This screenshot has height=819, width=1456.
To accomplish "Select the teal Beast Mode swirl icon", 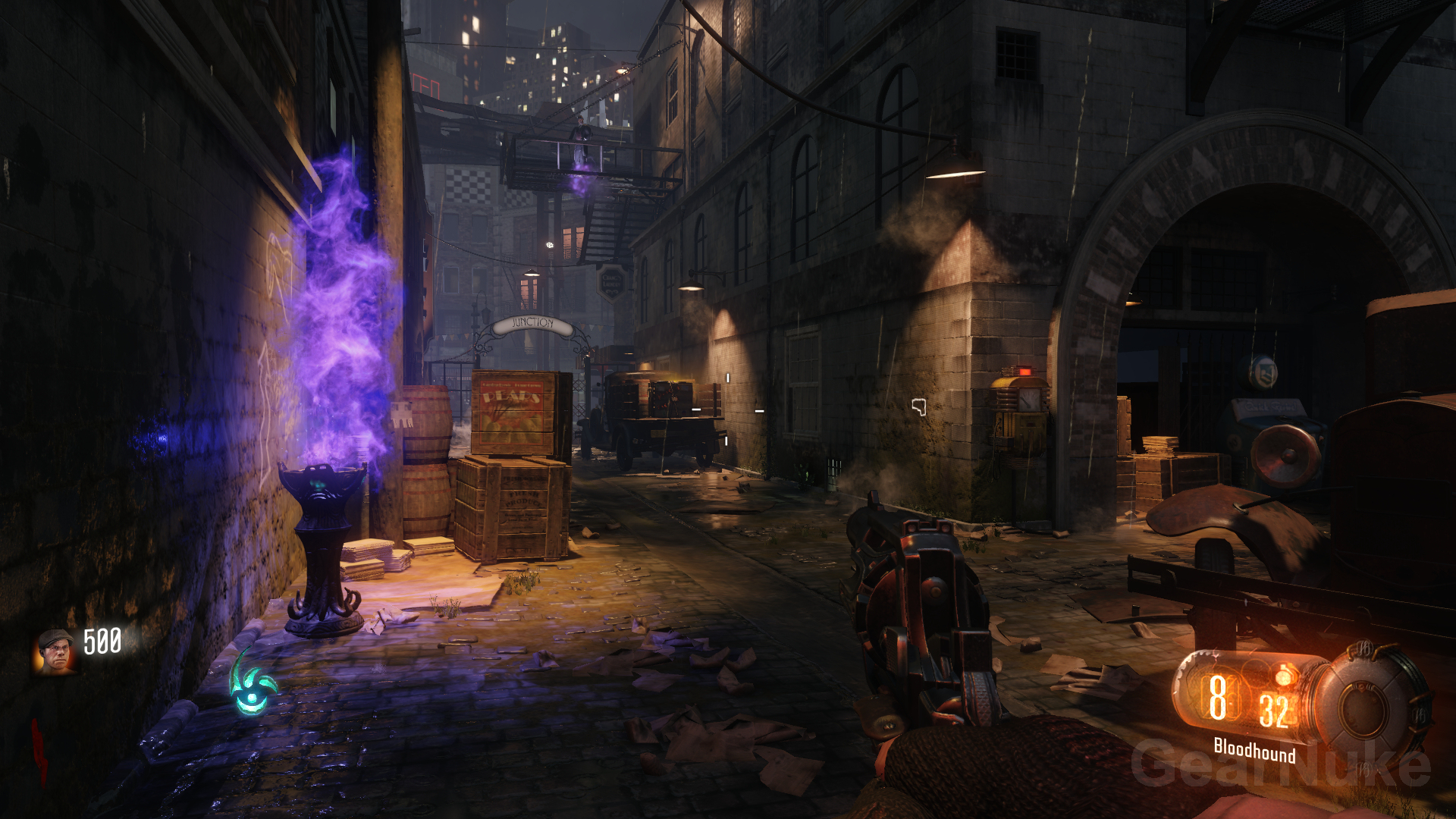I will click(x=253, y=683).
